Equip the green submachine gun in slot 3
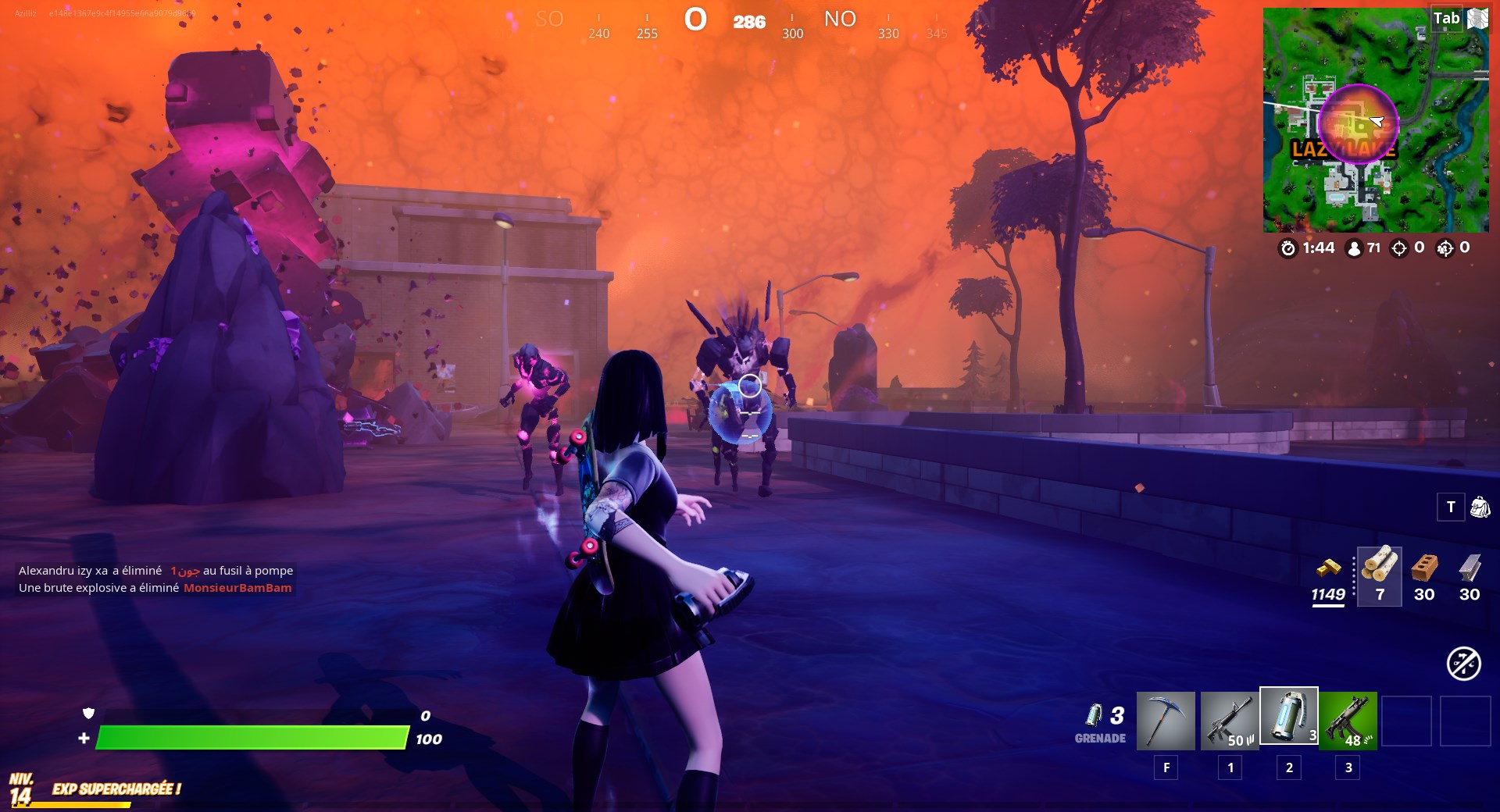This screenshot has width=1500, height=812. (1348, 719)
